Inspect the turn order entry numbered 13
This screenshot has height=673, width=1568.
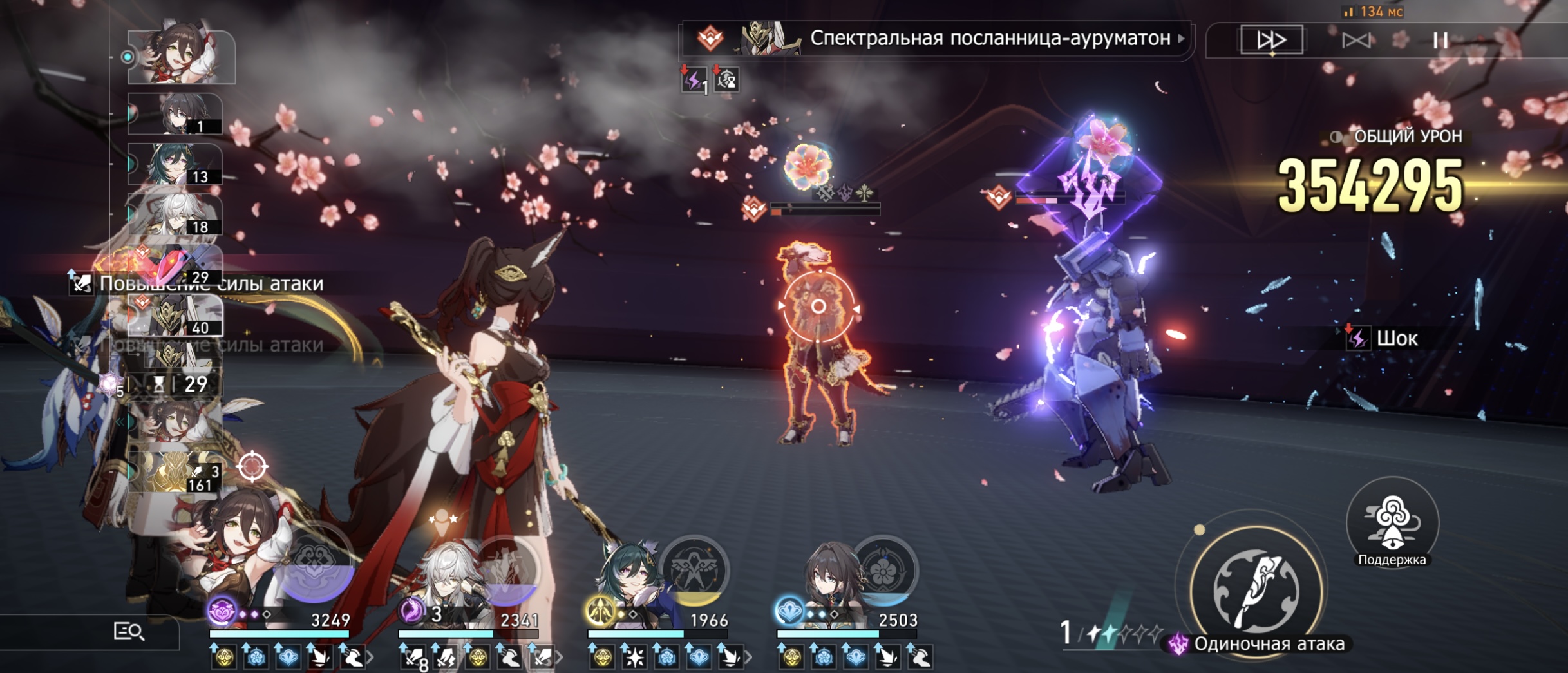[x=175, y=164]
